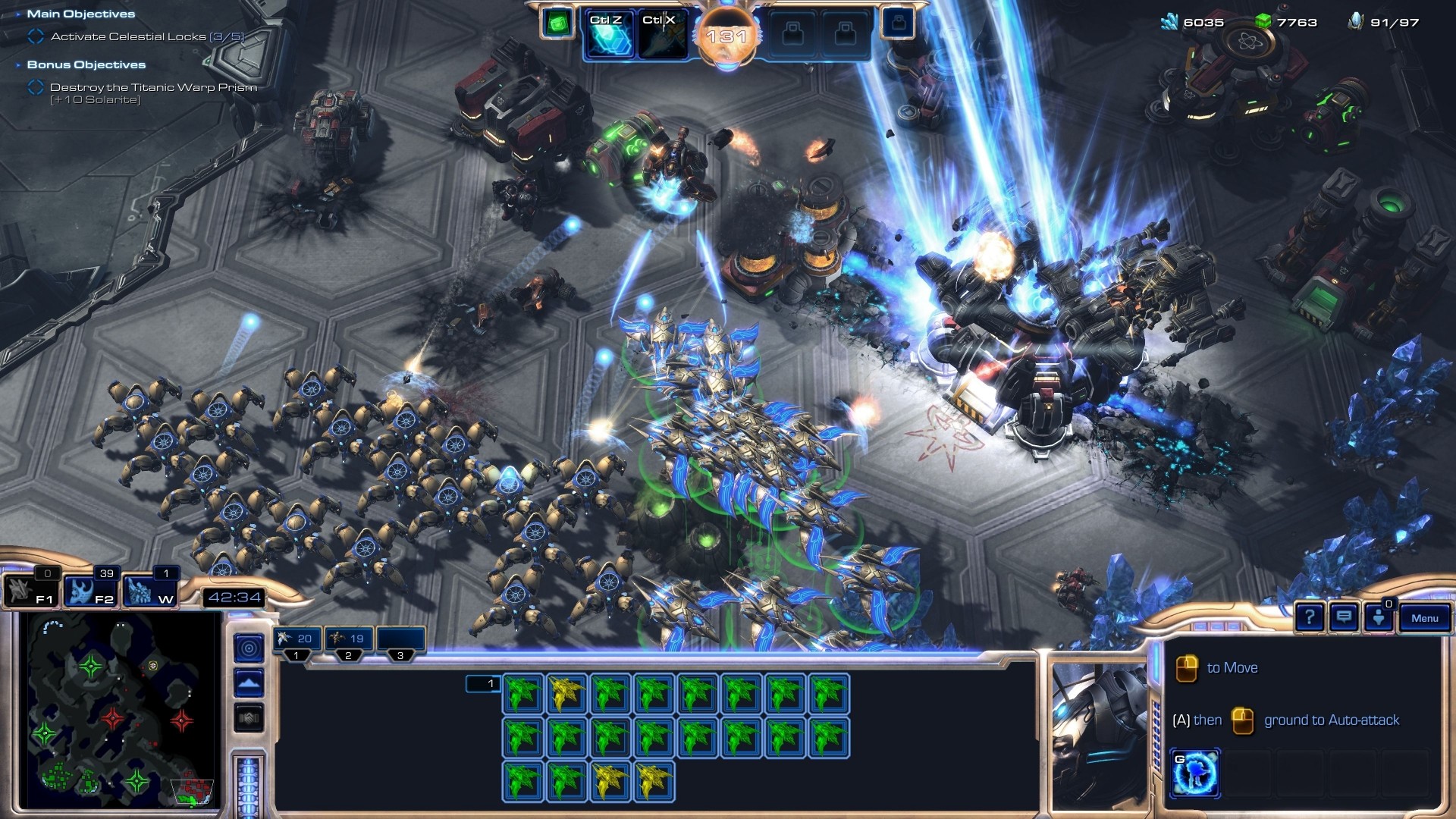This screenshot has height=819, width=1456.
Task: Activate the Ctl X Spear of Adun ability
Action: pos(661,35)
